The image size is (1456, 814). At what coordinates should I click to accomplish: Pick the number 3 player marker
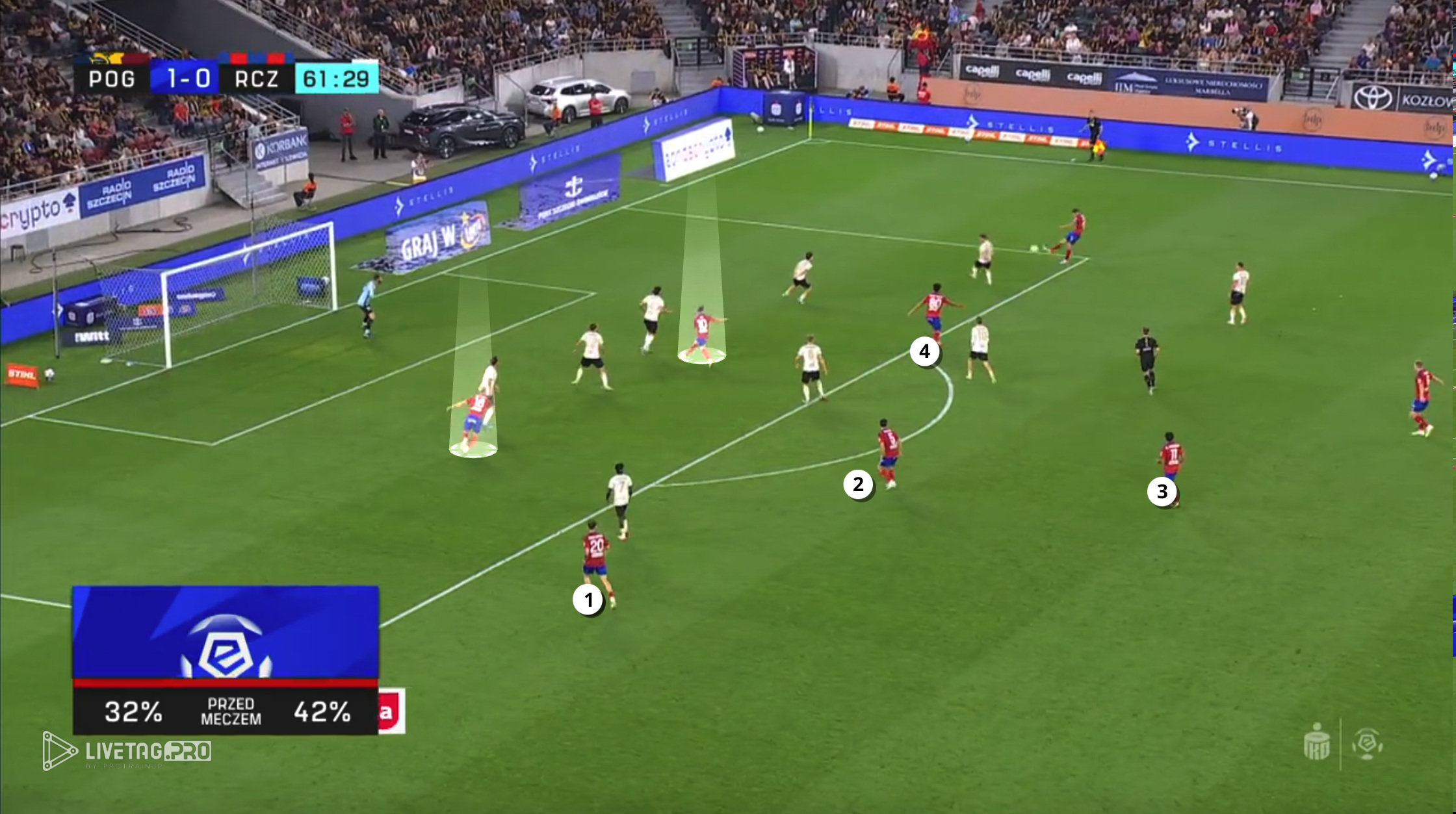[1162, 492]
